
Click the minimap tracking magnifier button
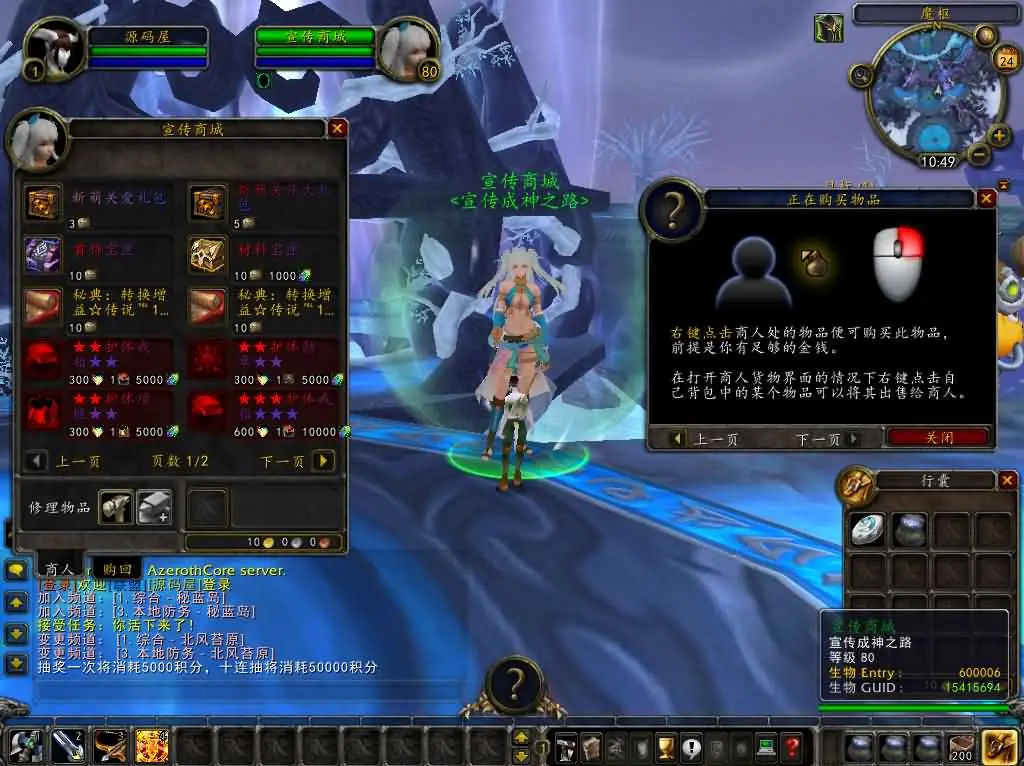[x=862, y=73]
